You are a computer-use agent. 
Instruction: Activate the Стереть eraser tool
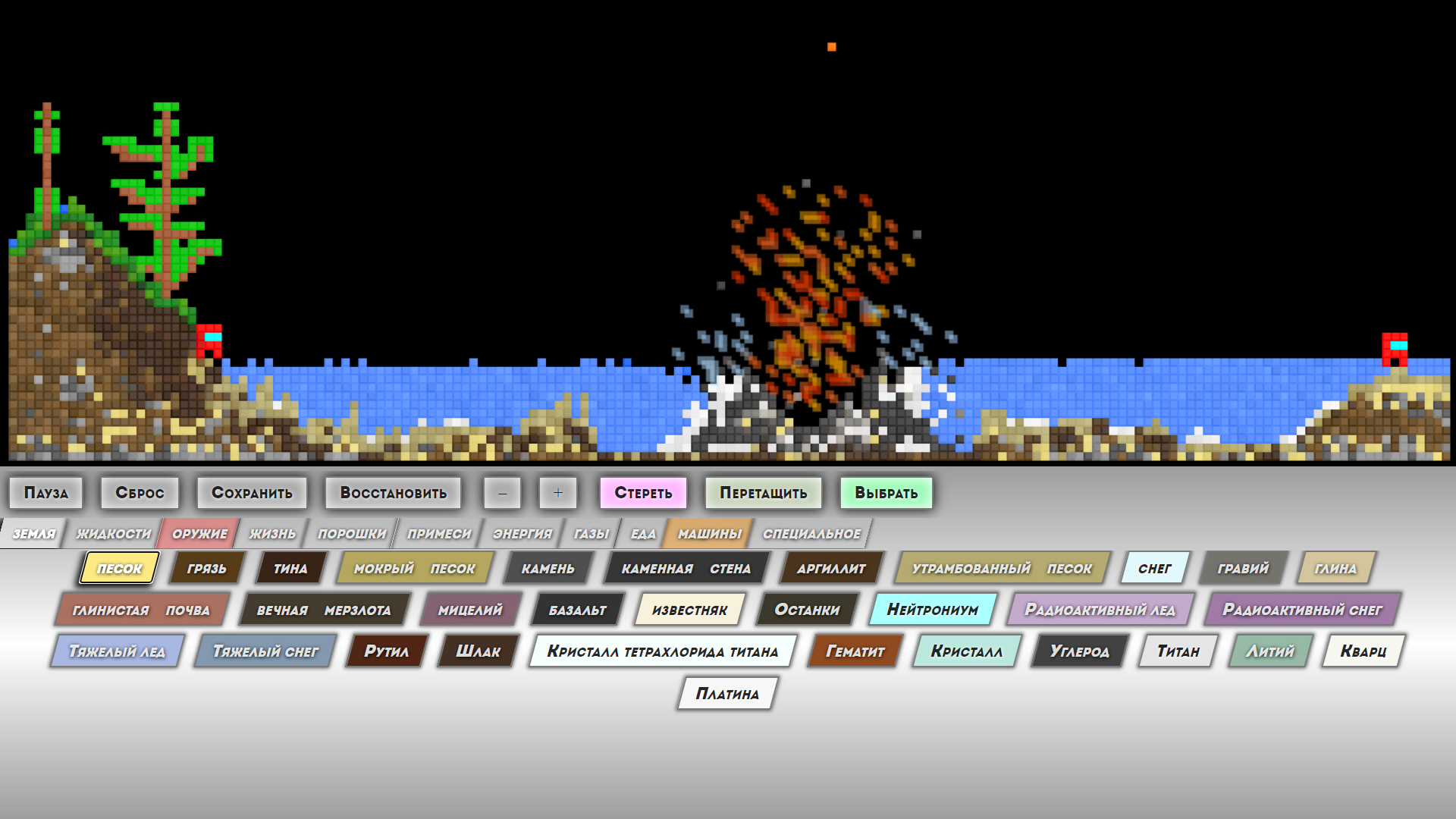pyautogui.click(x=642, y=492)
